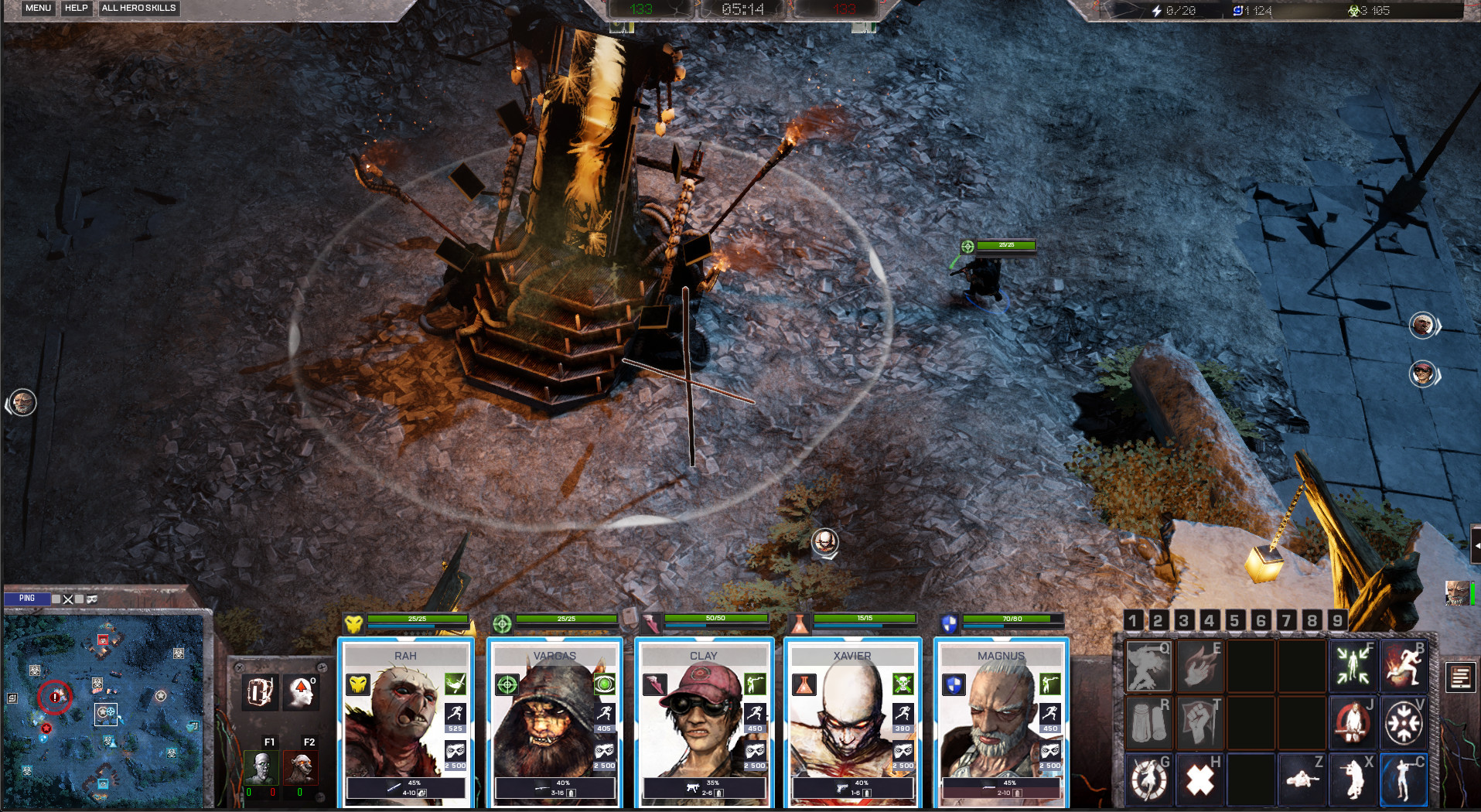Open the ALL HERO SKILLS panel

[x=138, y=9]
